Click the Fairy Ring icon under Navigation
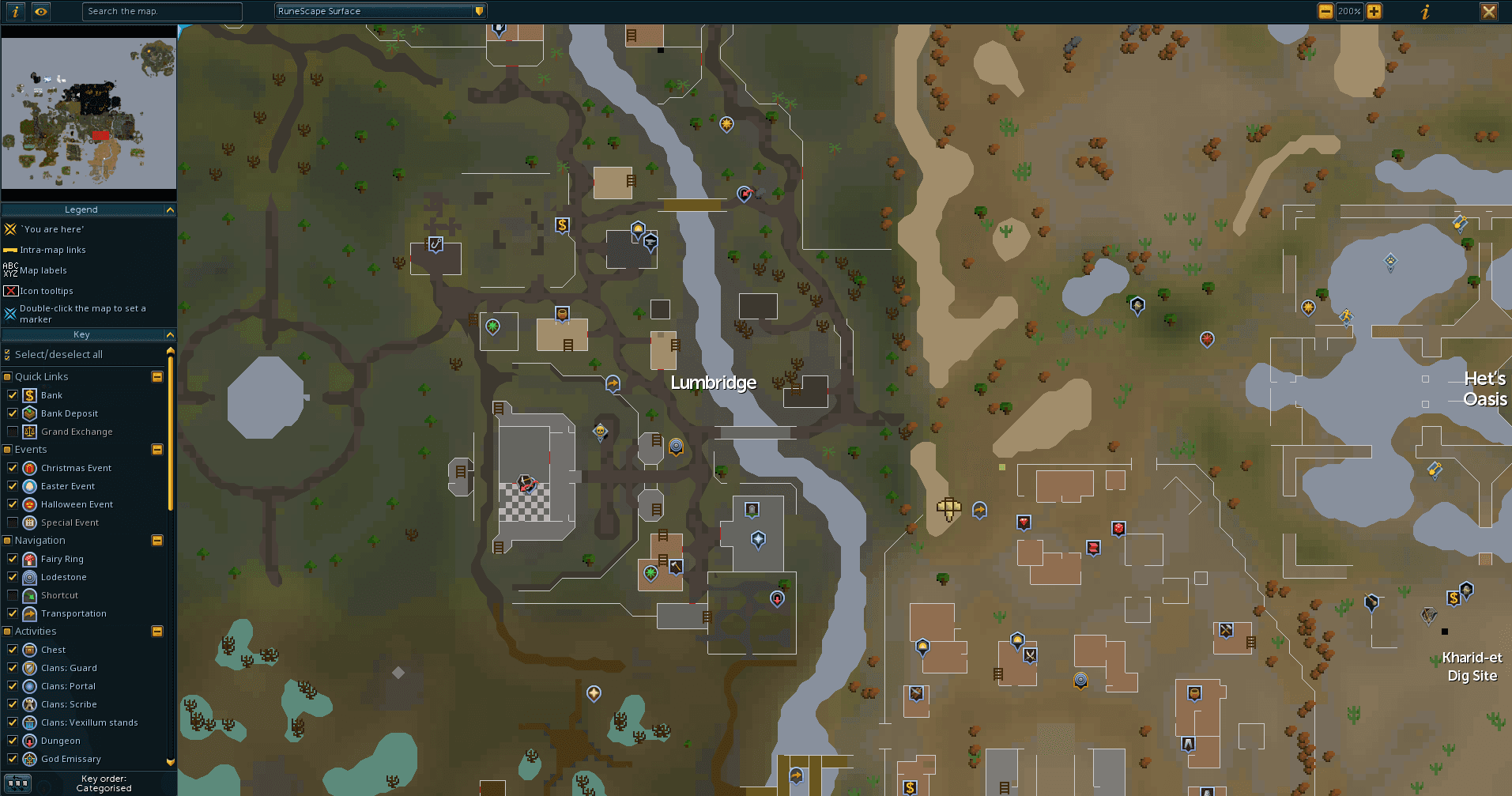This screenshot has width=1512, height=796. [28, 559]
